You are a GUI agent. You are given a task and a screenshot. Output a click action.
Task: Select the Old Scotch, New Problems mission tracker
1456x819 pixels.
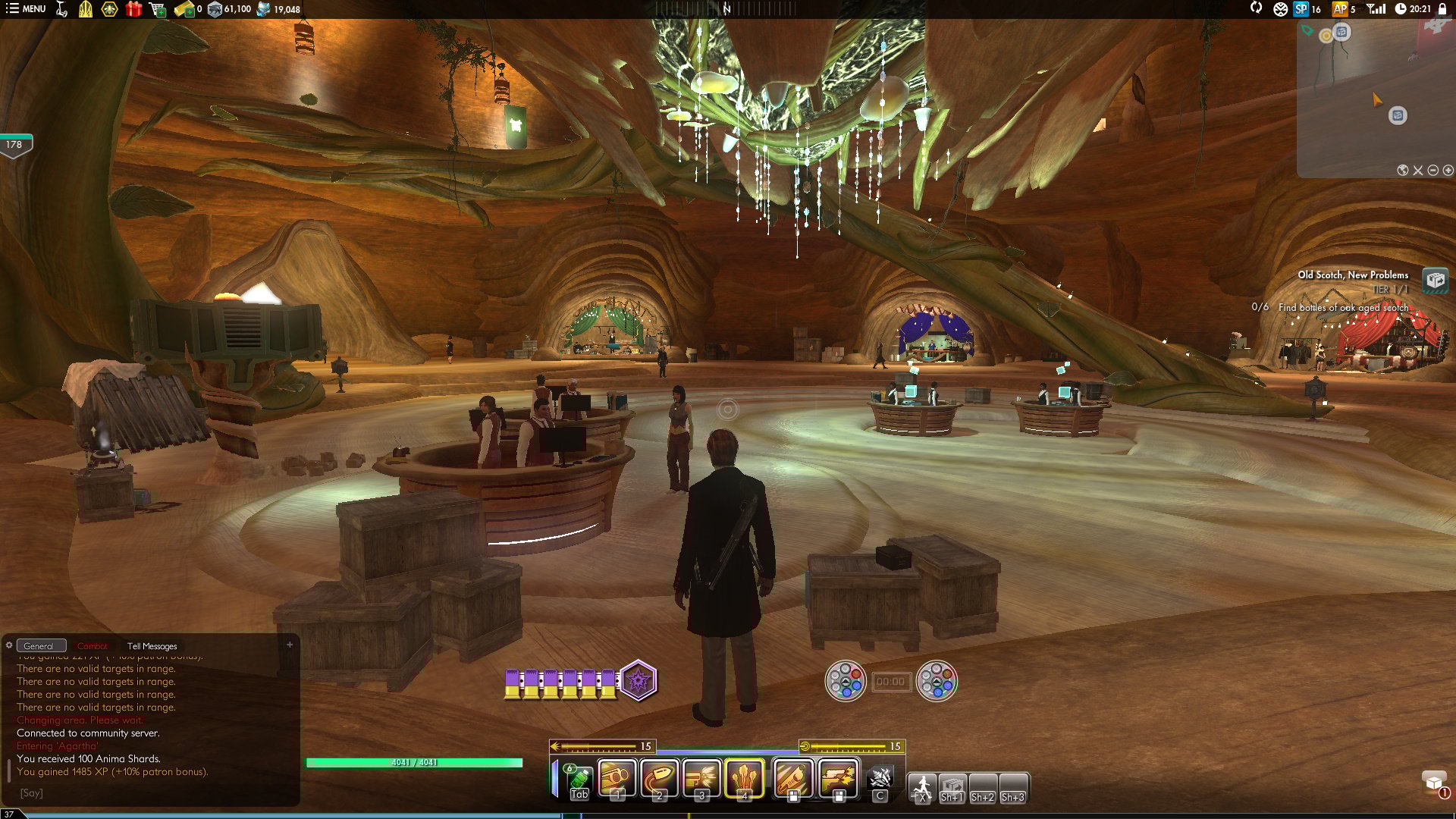click(1353, 275)
